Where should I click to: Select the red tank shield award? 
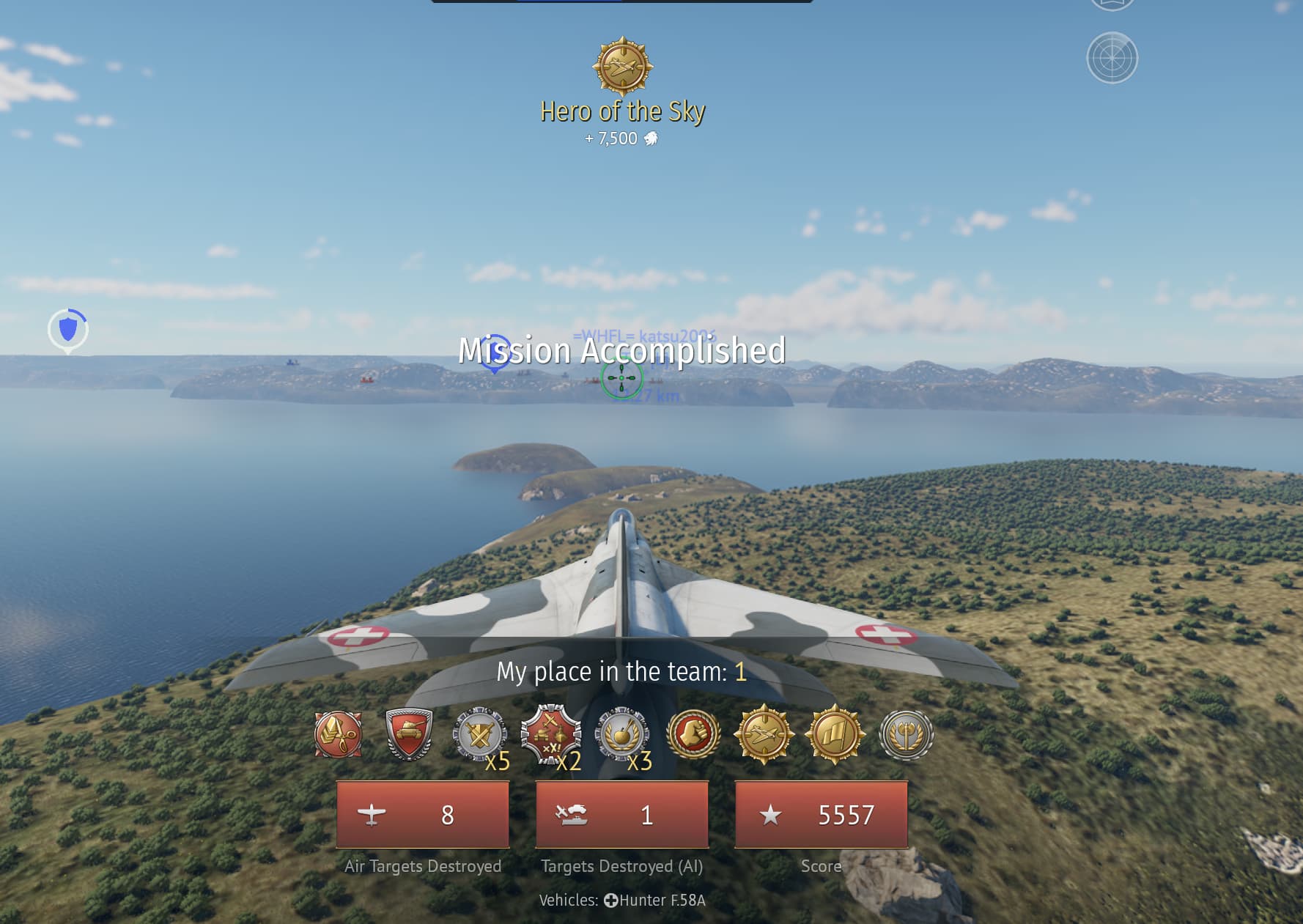409,734
